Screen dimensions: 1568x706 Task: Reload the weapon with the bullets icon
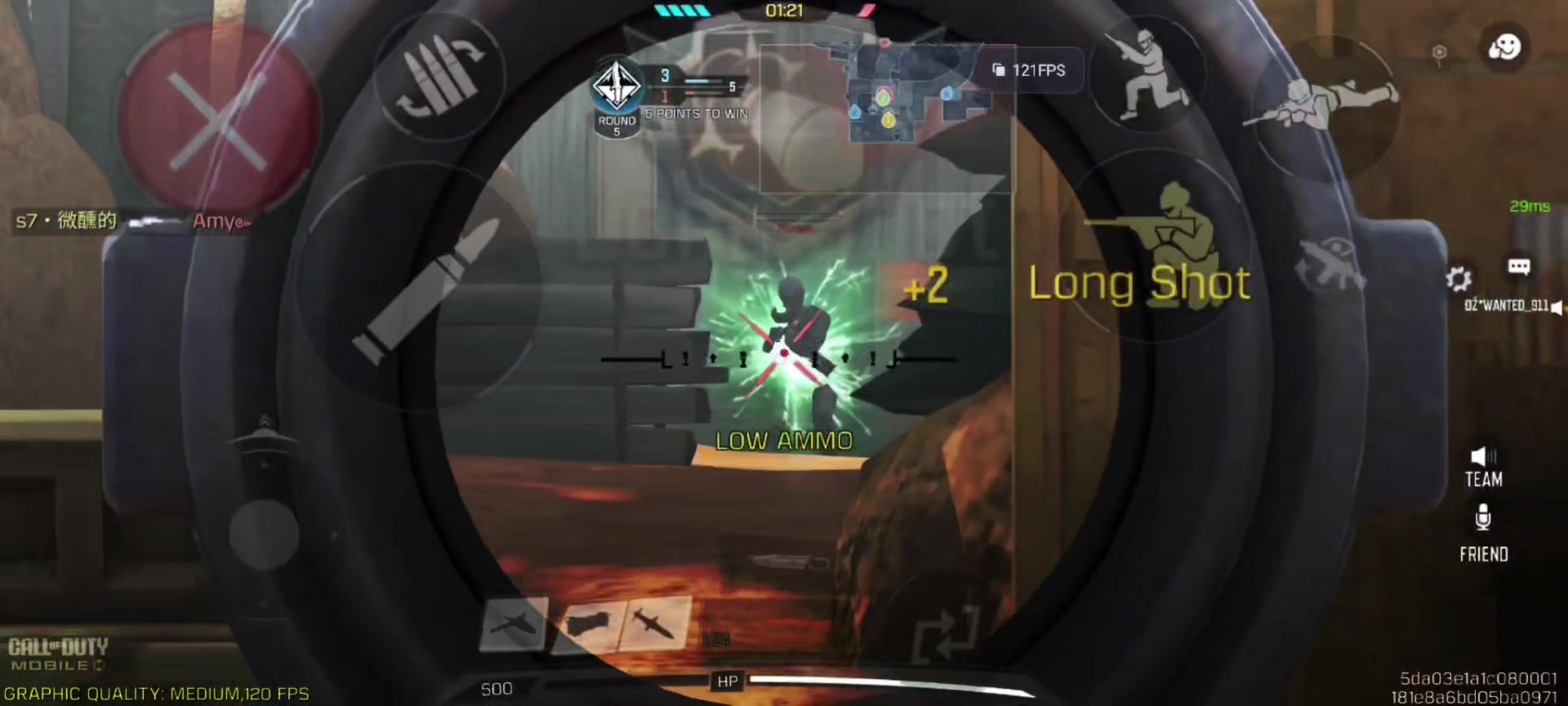(x=439, y=76)
